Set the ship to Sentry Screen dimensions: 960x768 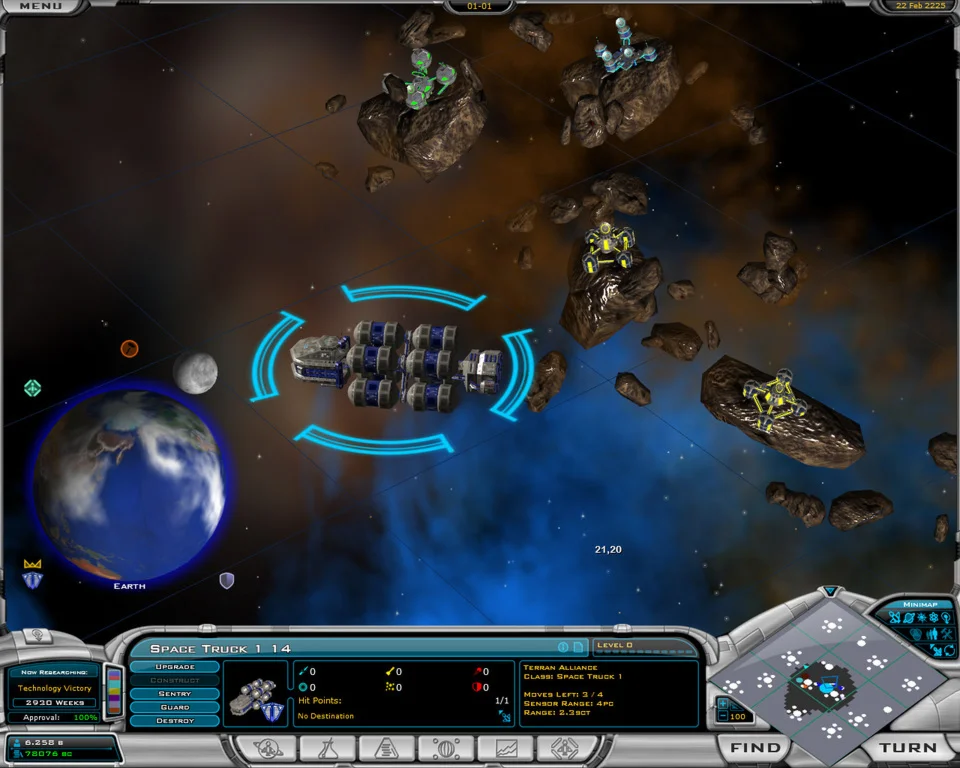tap(175, 694)
